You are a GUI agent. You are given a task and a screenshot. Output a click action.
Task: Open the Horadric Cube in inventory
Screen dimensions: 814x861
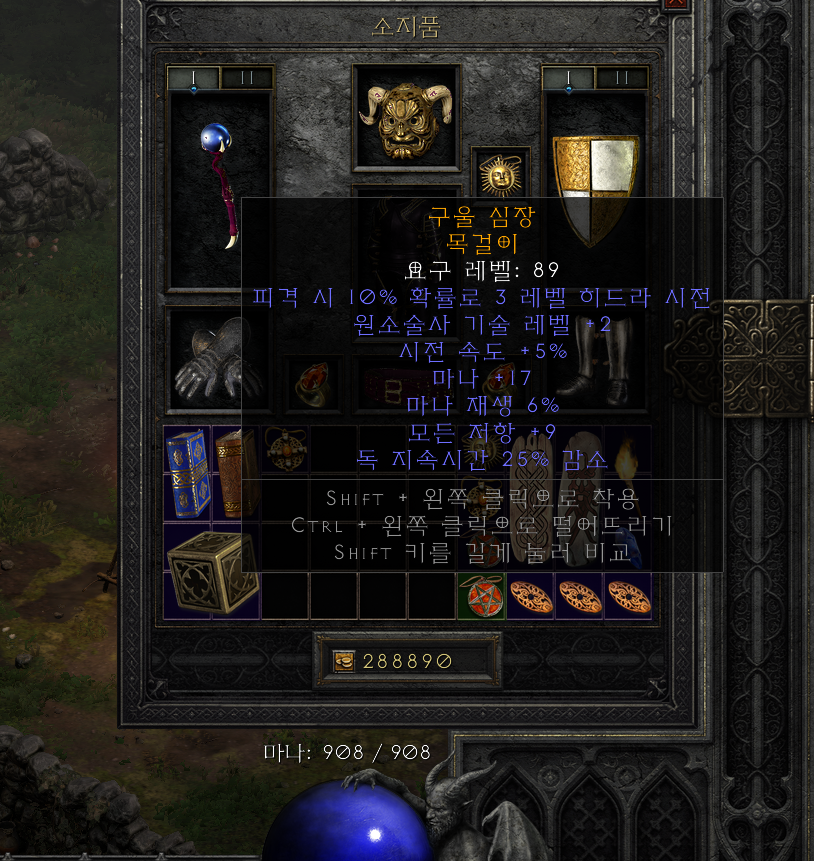(211, 571)
